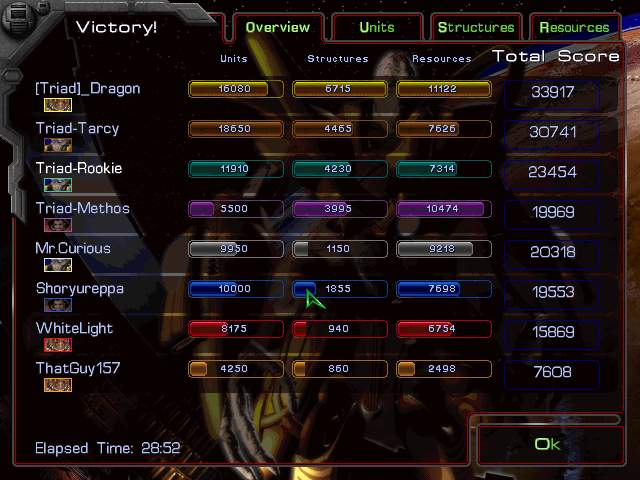Click the Ok button to continue
640x480 pixels.
tap(548, 444)
